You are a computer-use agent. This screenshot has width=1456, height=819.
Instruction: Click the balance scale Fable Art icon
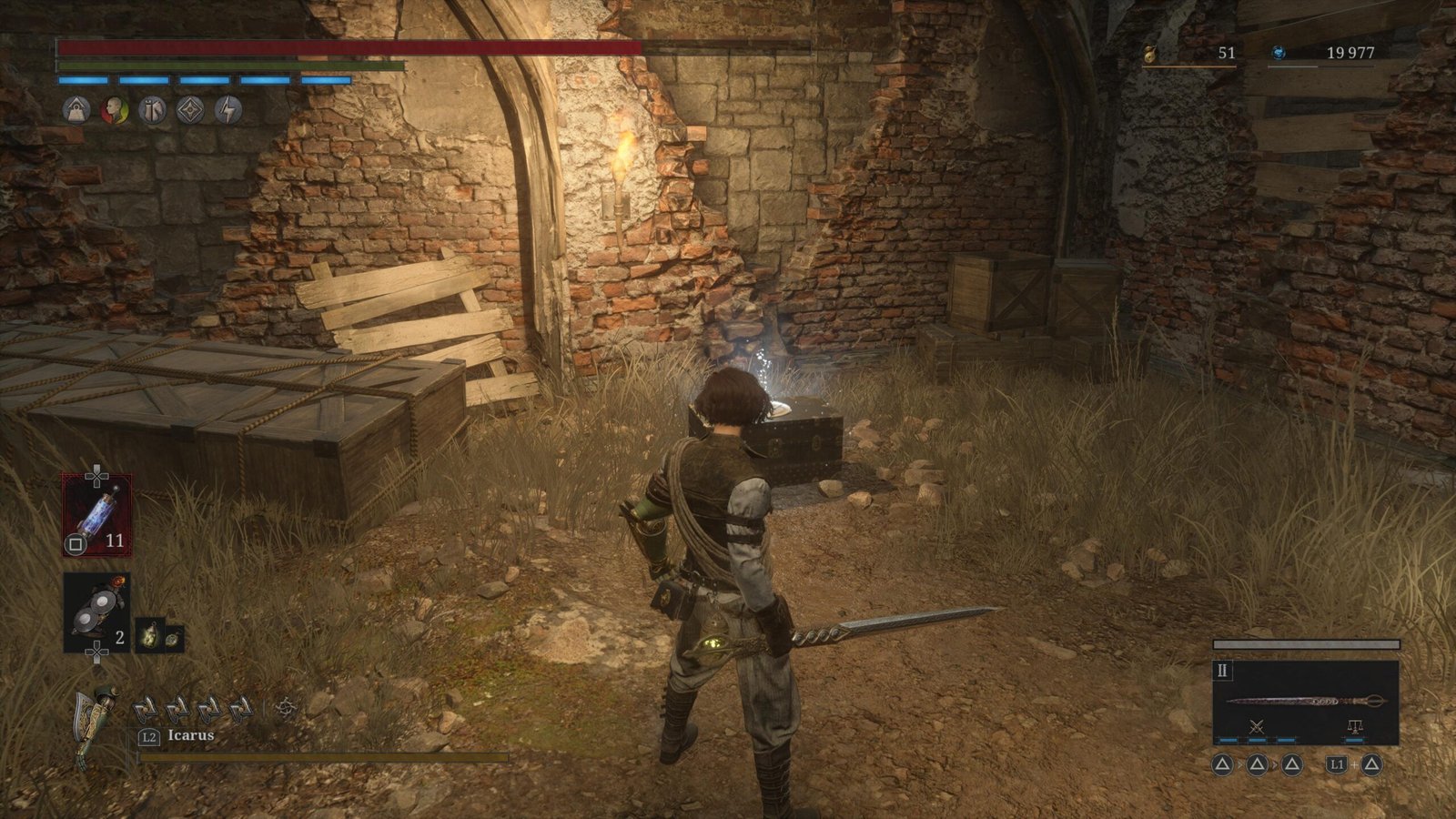1354,726
